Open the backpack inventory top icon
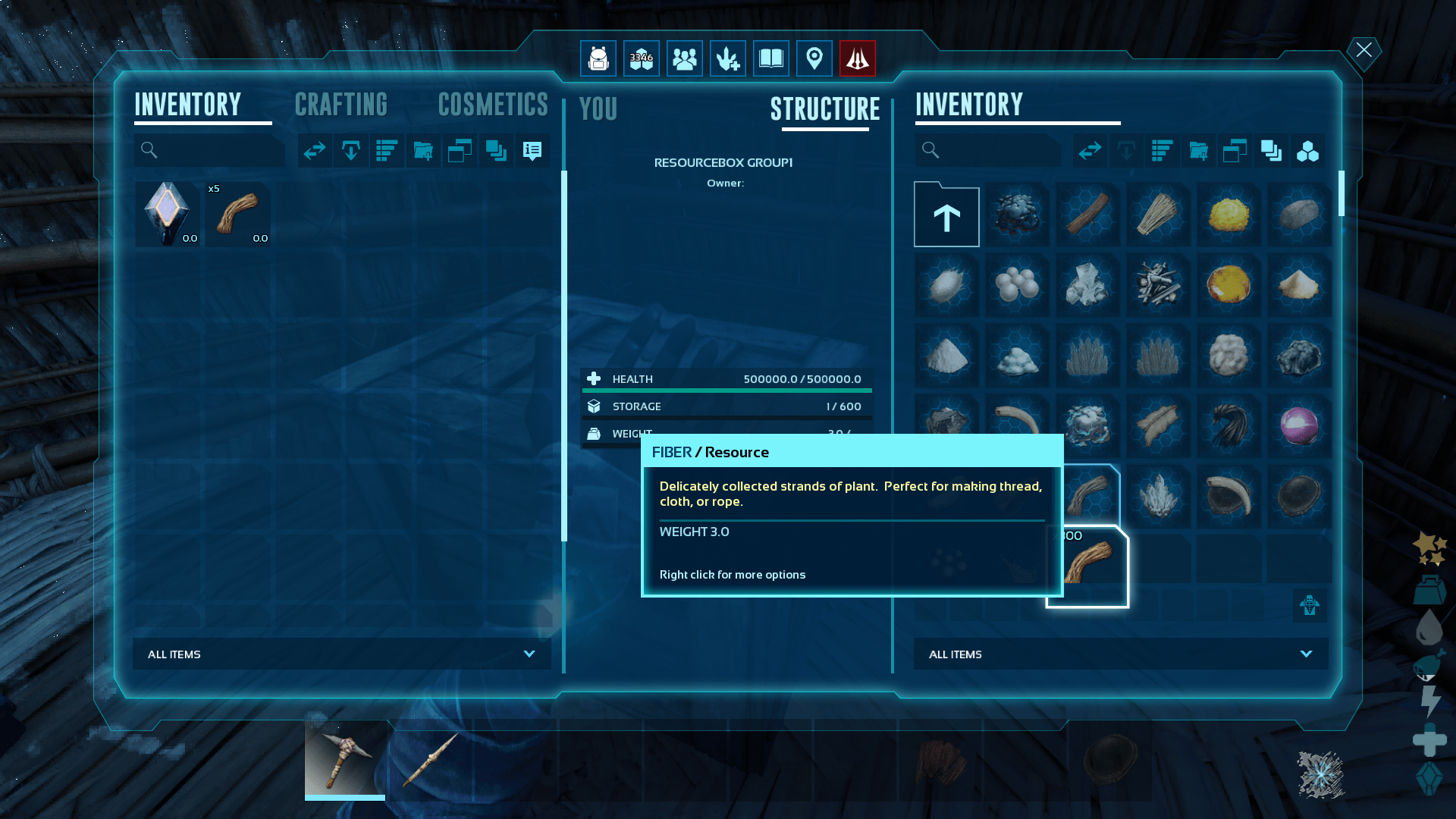 point(598,58)
